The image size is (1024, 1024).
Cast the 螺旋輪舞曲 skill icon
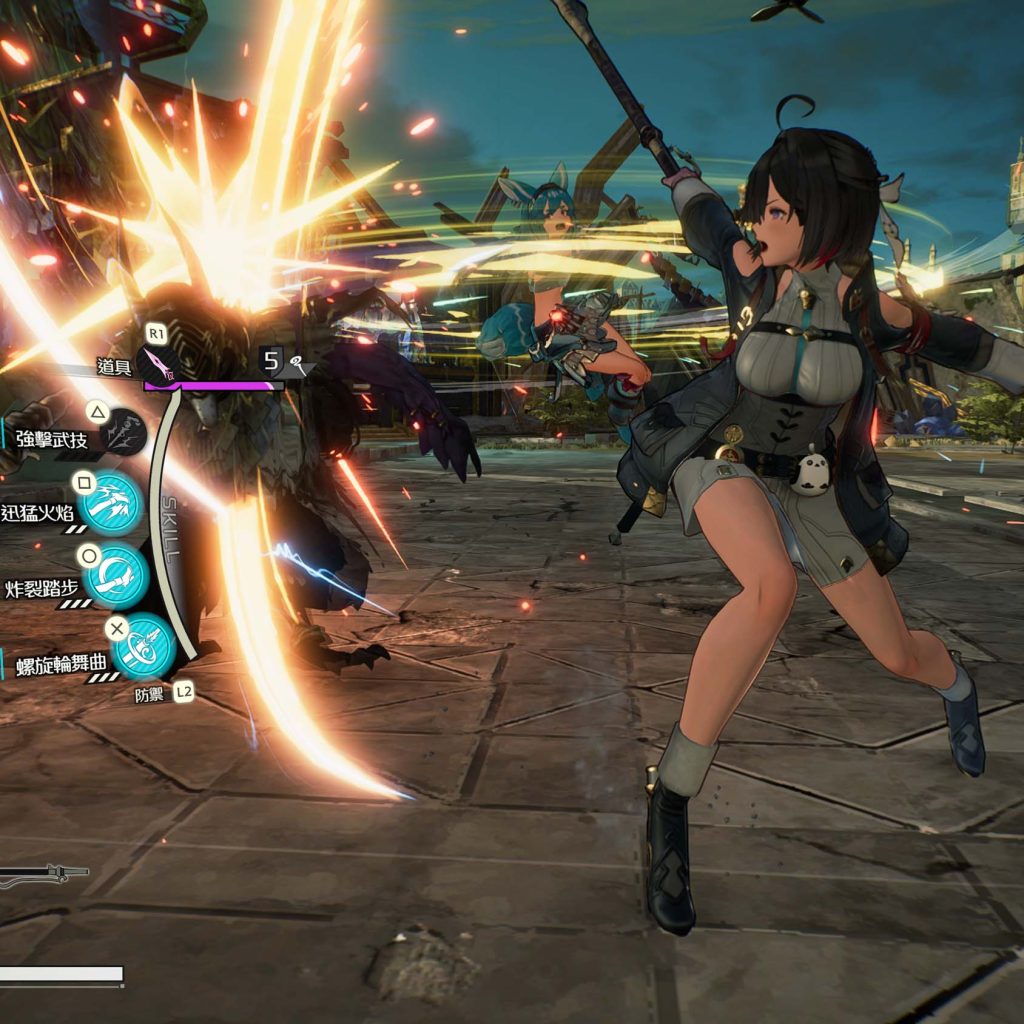(x=143, y=646)
